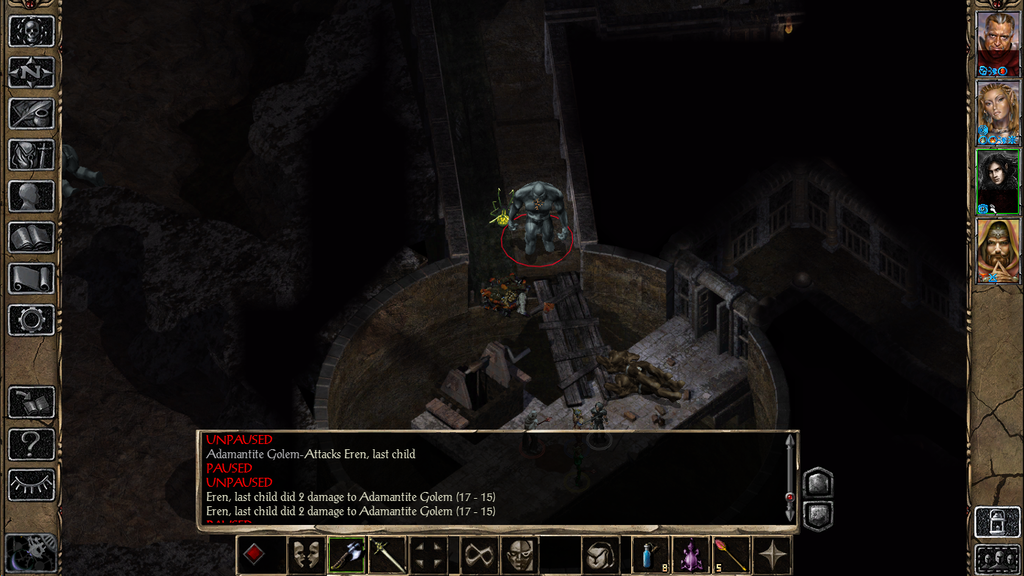1024x576 pixels.
Task: Use the red-tipped wand quick item
Action: pyautogui.click(x=730, y=555)
